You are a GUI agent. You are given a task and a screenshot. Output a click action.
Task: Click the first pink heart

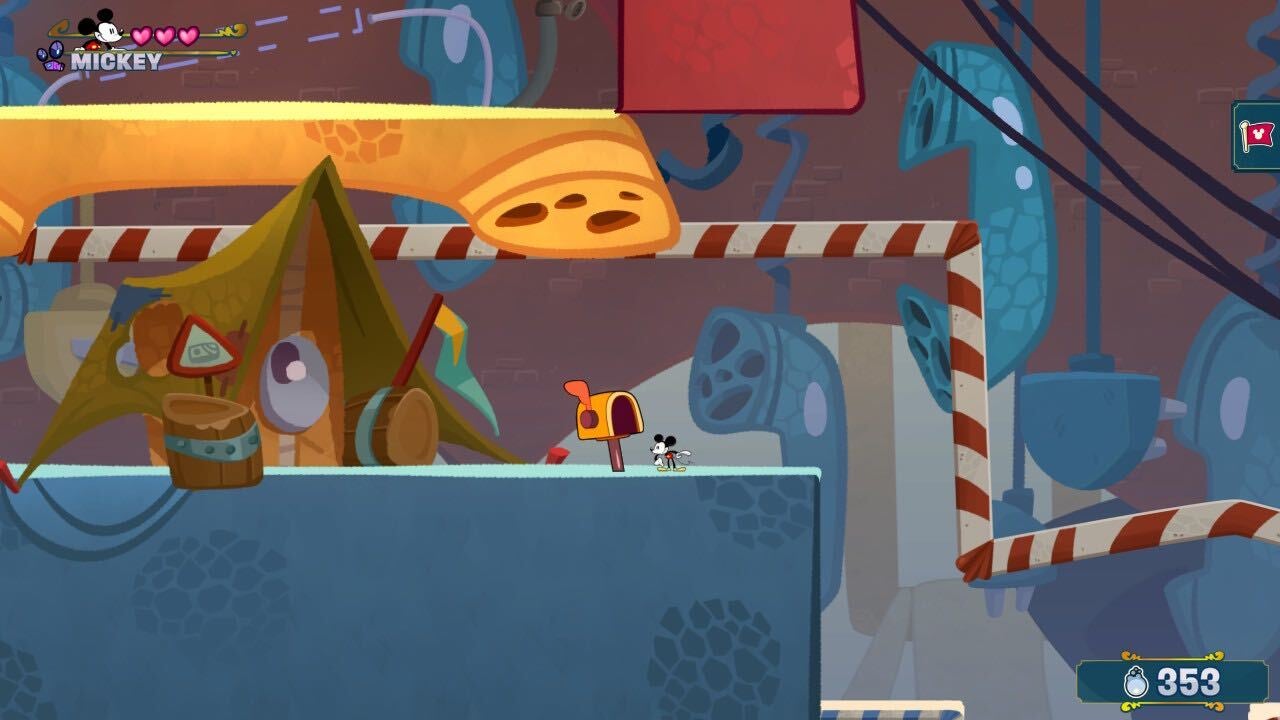(x=141, y=35)
